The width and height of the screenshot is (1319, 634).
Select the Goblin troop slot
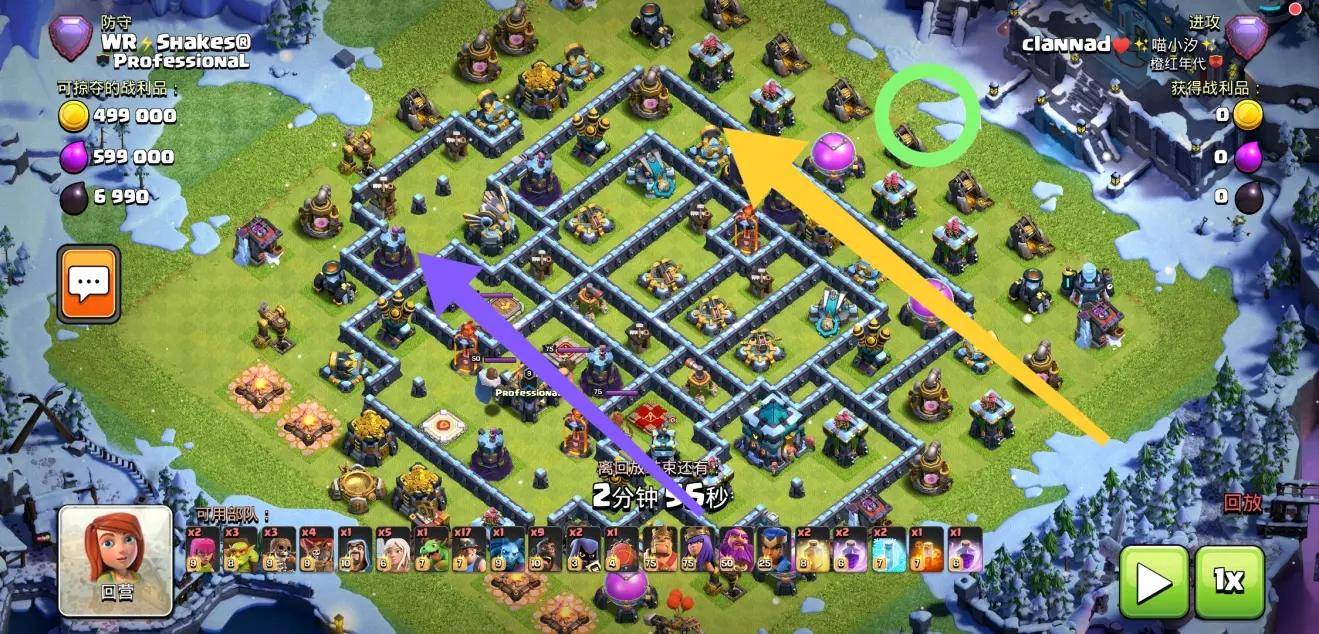tap(238, 549)
